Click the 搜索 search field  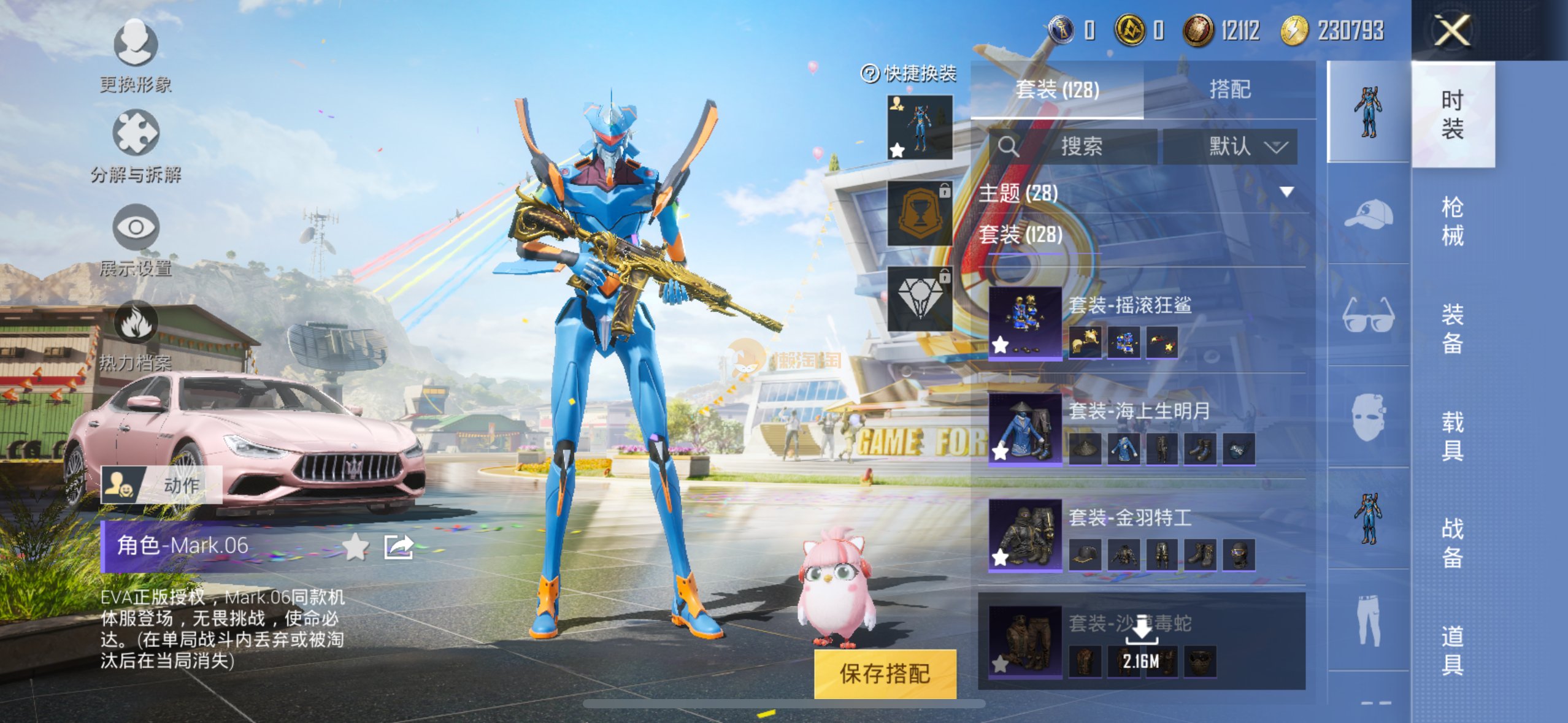tap(1081, 147)
